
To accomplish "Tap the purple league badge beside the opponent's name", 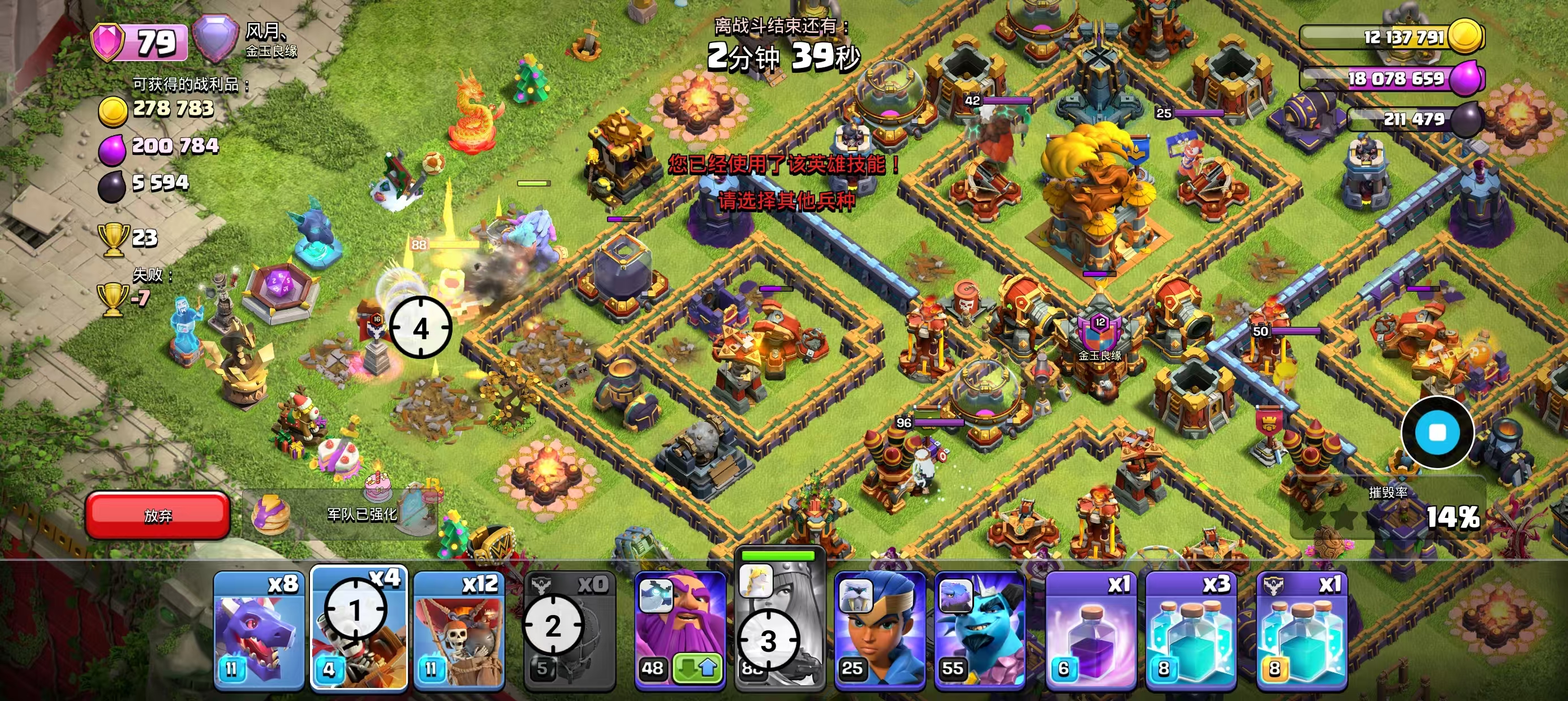I will (216, 40).
